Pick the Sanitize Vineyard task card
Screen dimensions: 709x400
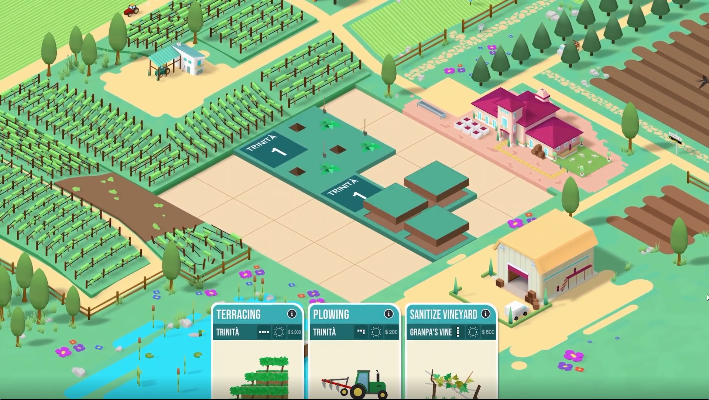point(450,365)
